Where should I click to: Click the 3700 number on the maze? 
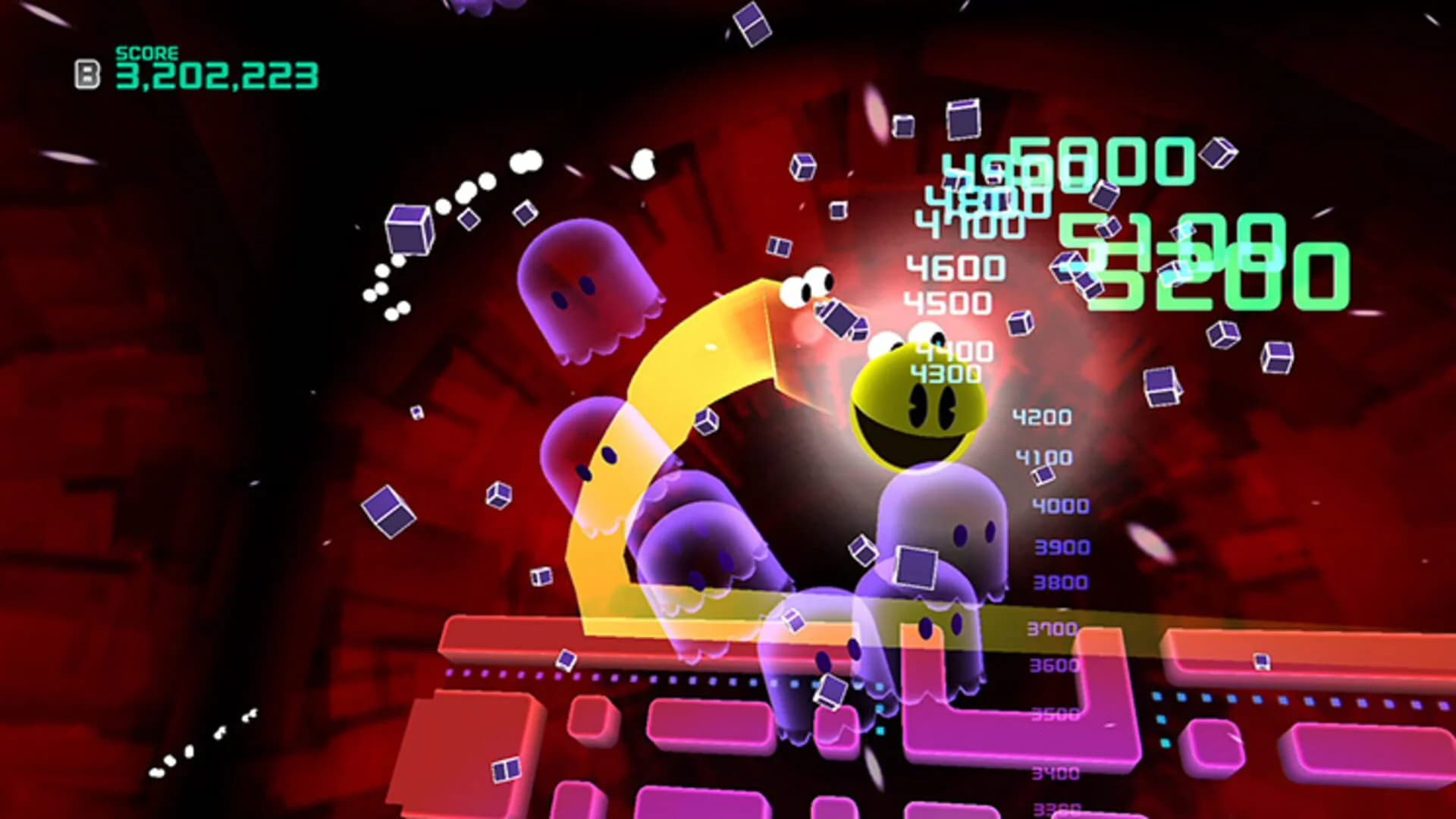click(1054, 628)
